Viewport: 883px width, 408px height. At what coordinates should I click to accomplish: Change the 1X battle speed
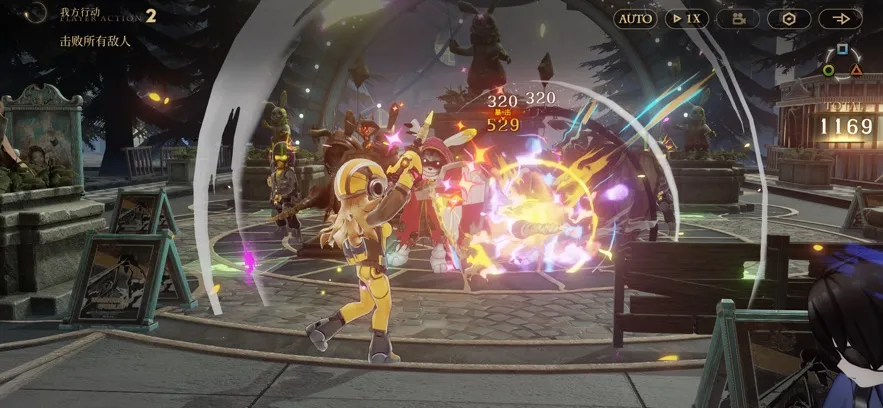686,19
